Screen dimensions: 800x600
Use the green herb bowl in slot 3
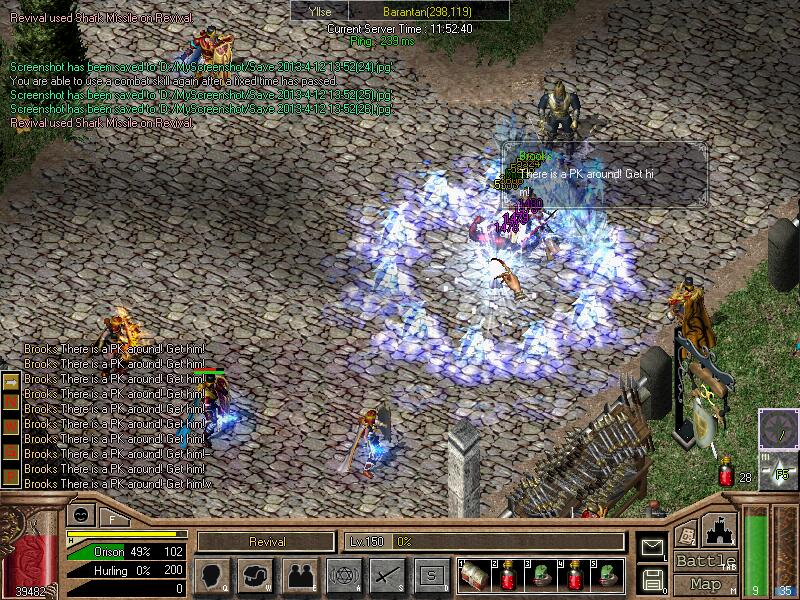pyautogui.click(x=543, y=576)
